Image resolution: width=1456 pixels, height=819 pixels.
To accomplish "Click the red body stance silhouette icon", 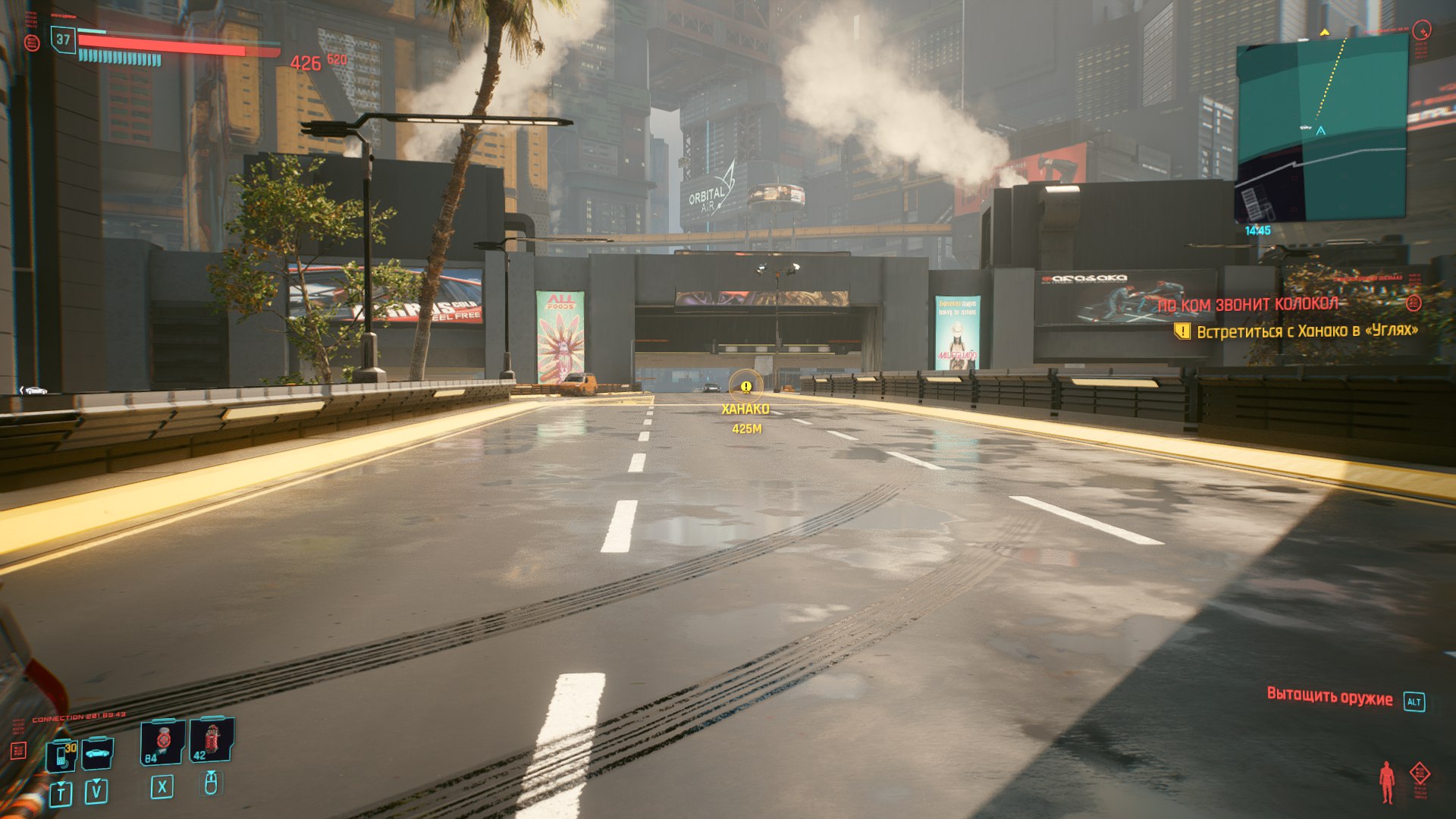I will coord(1387,782).
